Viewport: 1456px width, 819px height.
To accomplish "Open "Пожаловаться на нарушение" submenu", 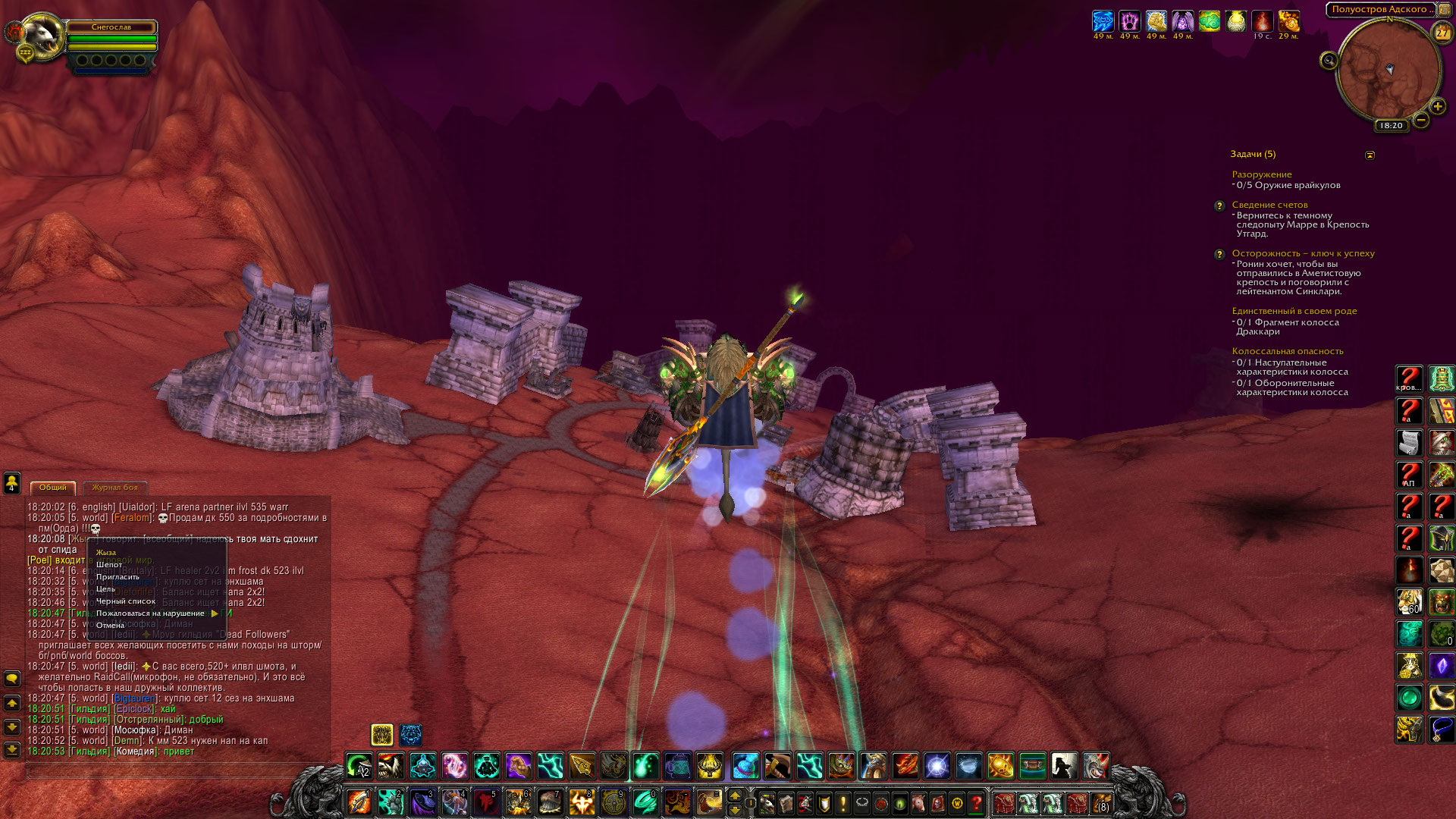I will click(x=150, y=613).
